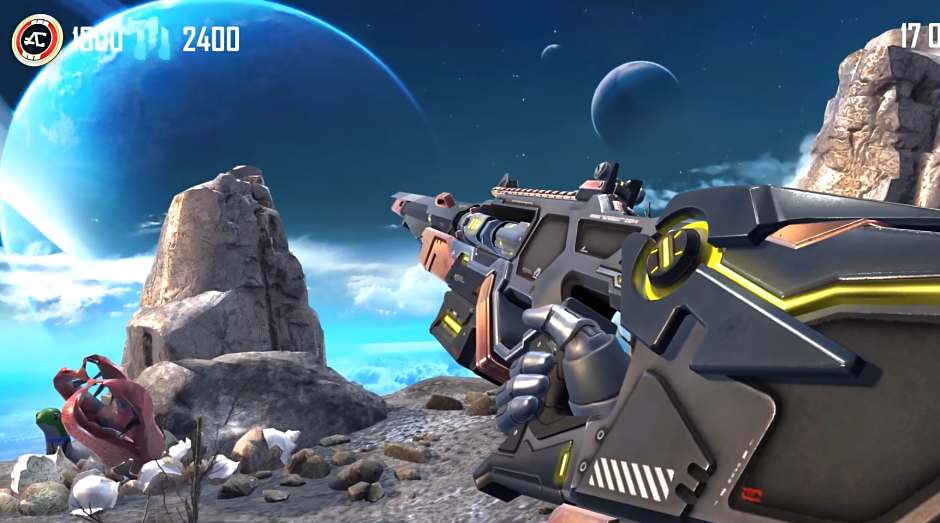Screen dimensions: 940x523
Task: Select the faded currency icon before 2400
Action: [153, 41]
